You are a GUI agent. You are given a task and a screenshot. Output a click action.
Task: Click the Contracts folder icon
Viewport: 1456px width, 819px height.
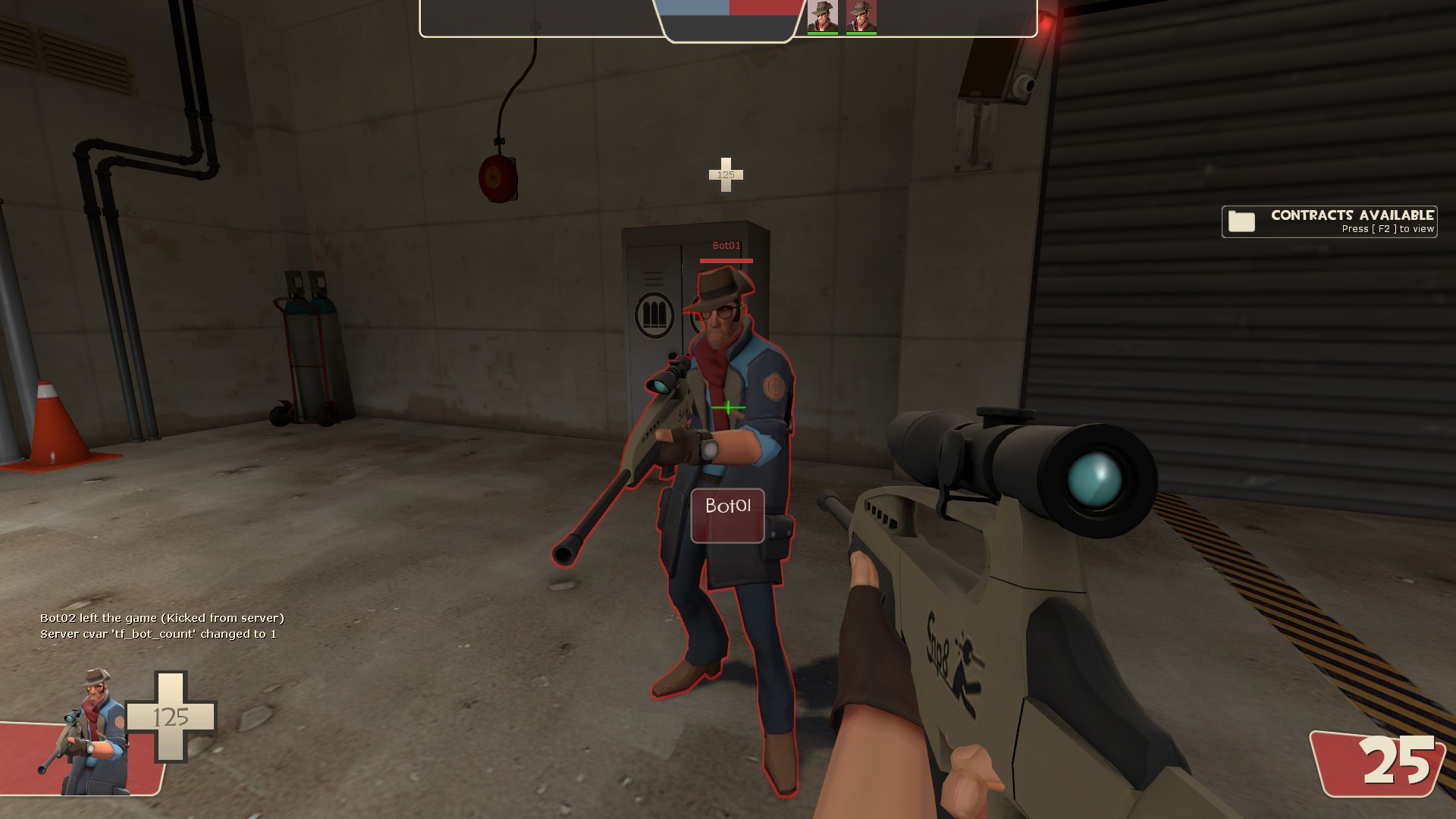[x=1241, y=221]
